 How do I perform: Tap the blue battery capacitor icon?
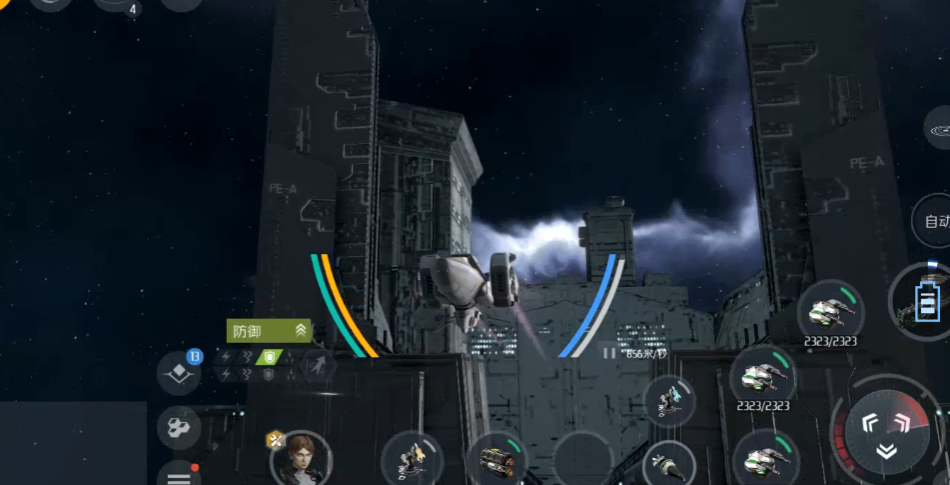pyautogui.click(x=927, y=299)
